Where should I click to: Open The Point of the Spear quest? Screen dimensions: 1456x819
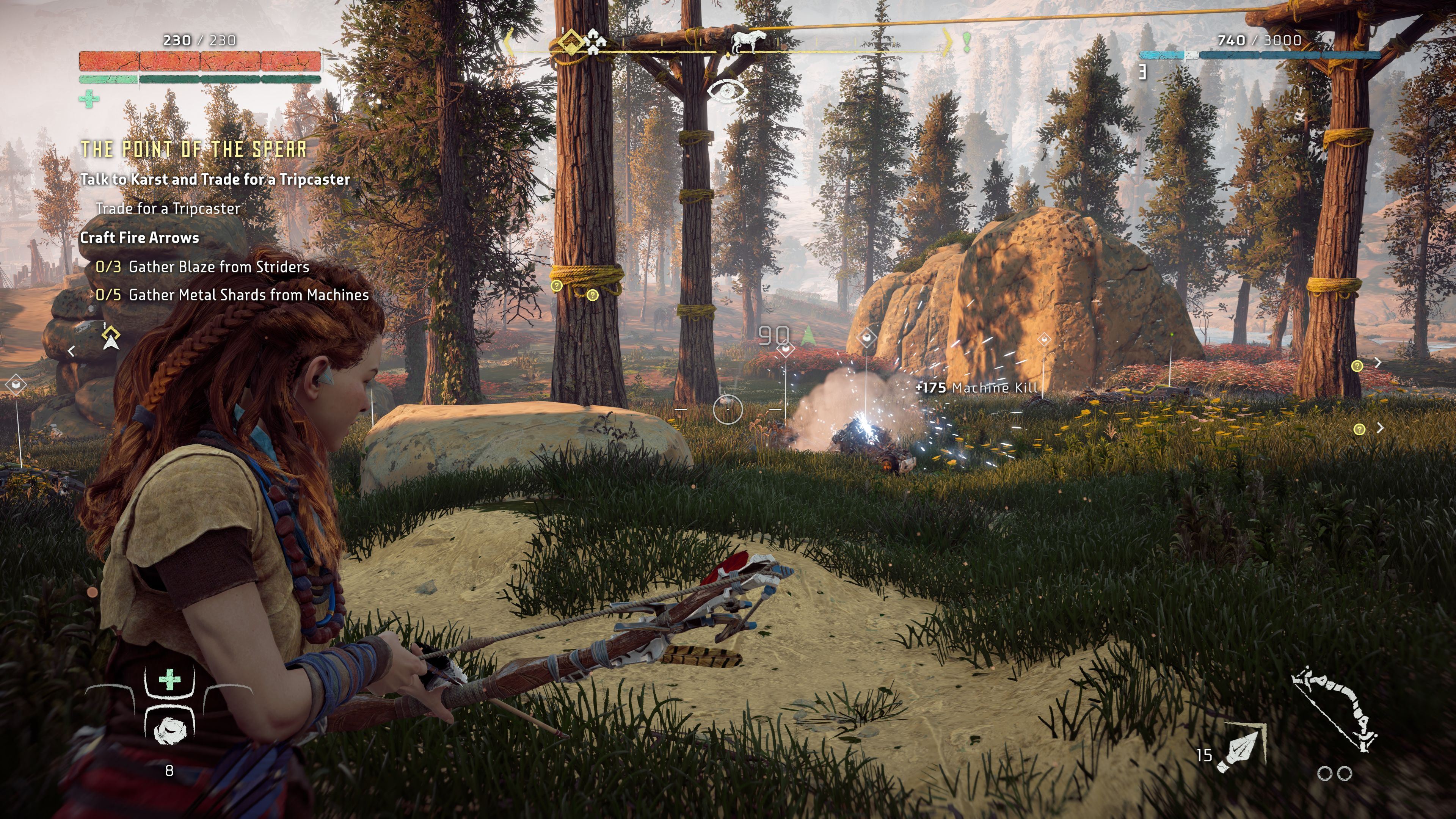(x=194, y=149)
